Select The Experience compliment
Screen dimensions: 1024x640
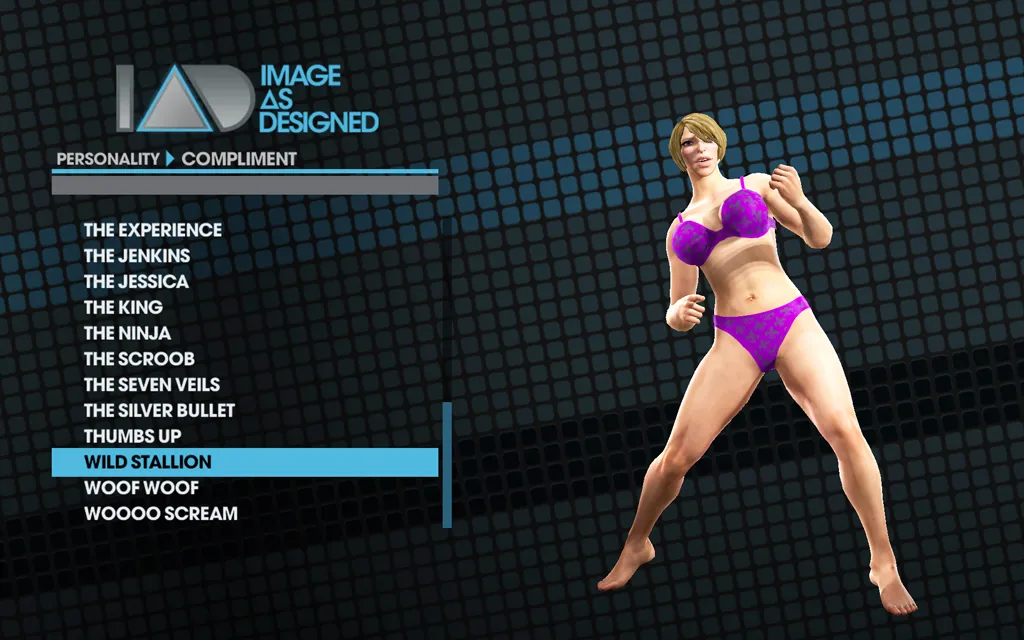click(153, 230)
